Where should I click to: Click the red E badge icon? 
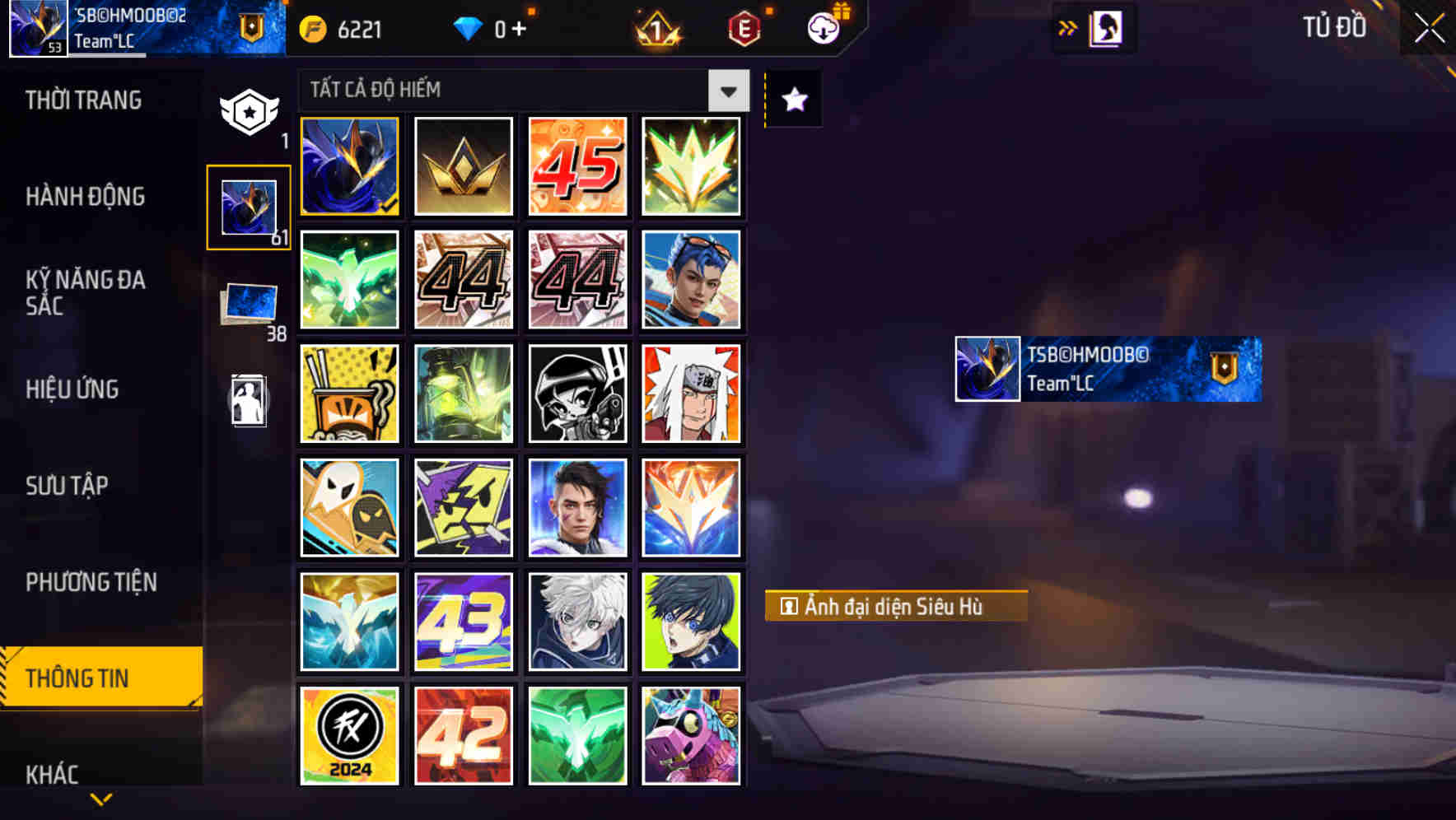(x=742, y=28)
